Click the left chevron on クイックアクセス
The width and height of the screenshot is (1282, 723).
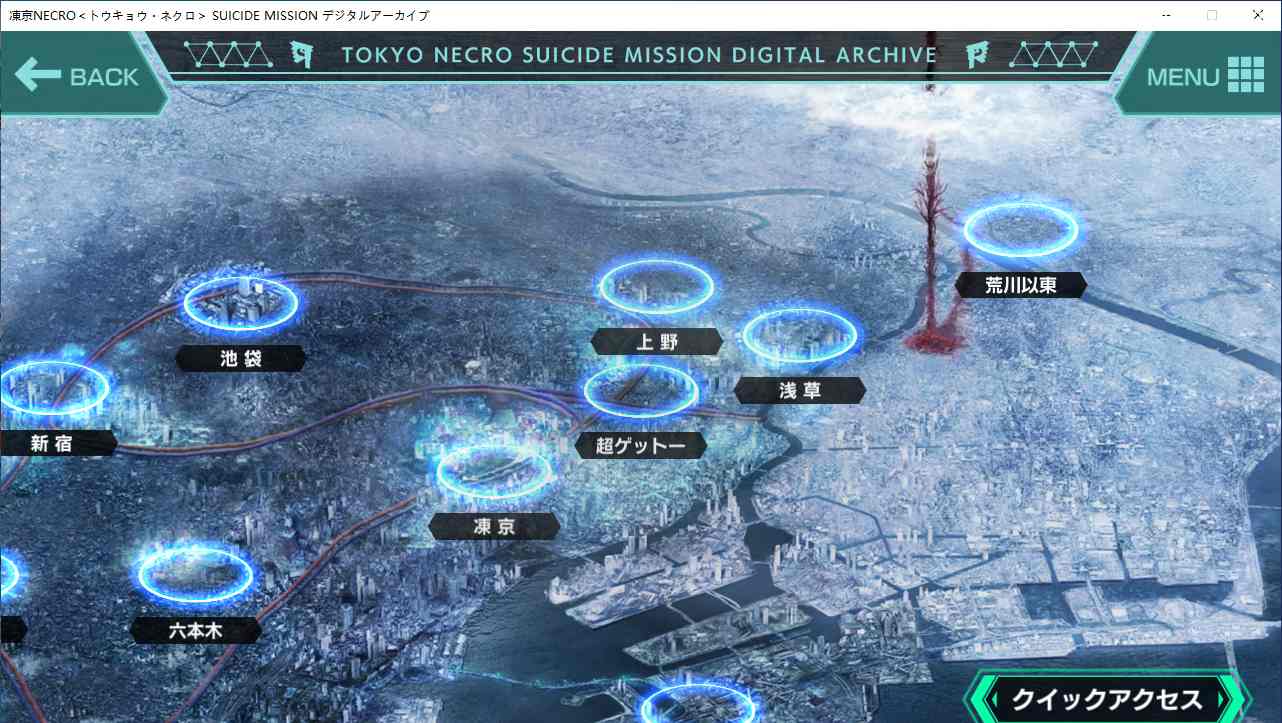pyautogui.click(x=990, y=697)
